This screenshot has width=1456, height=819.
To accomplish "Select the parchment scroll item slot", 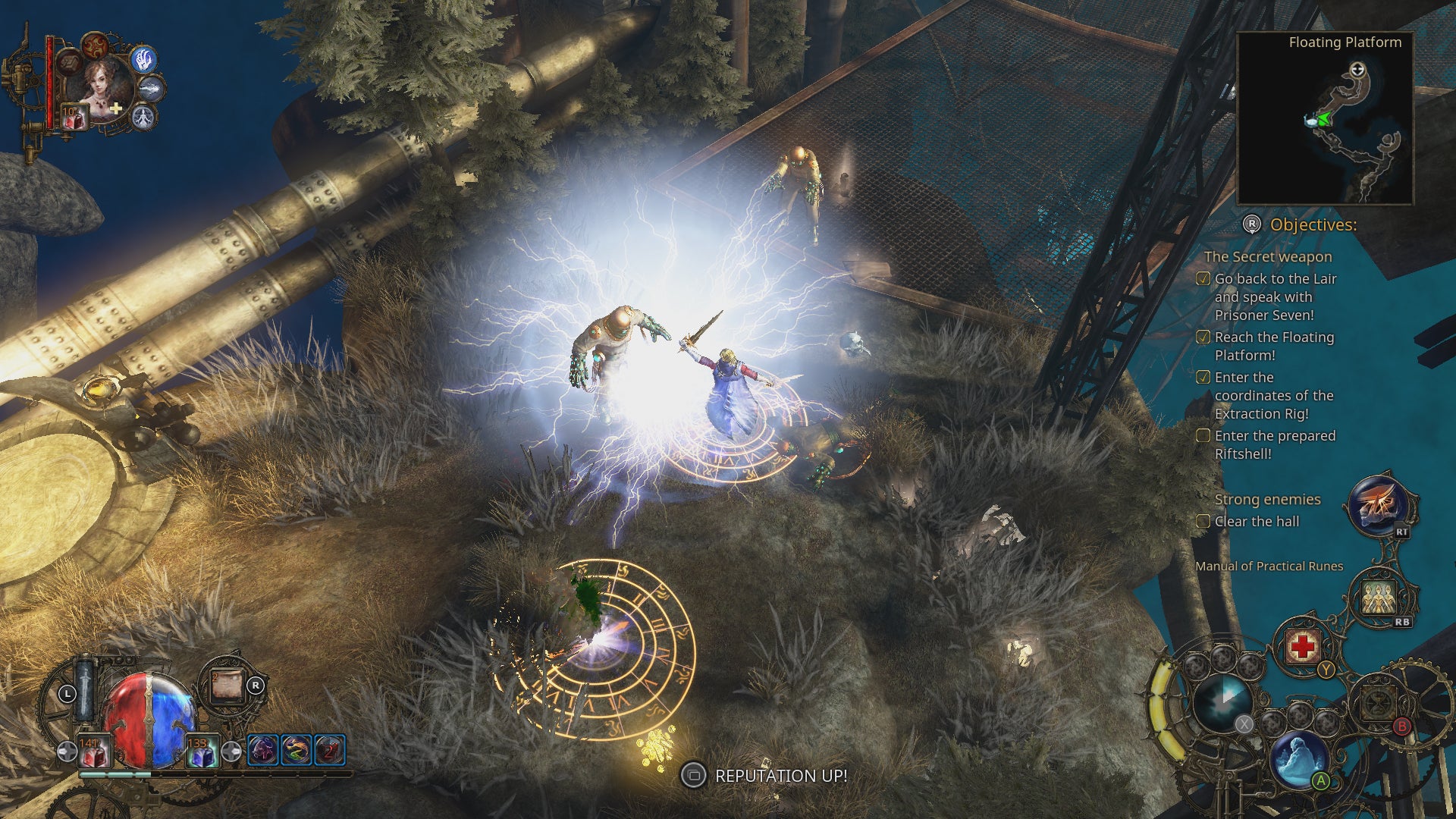I will pos(226,686).
